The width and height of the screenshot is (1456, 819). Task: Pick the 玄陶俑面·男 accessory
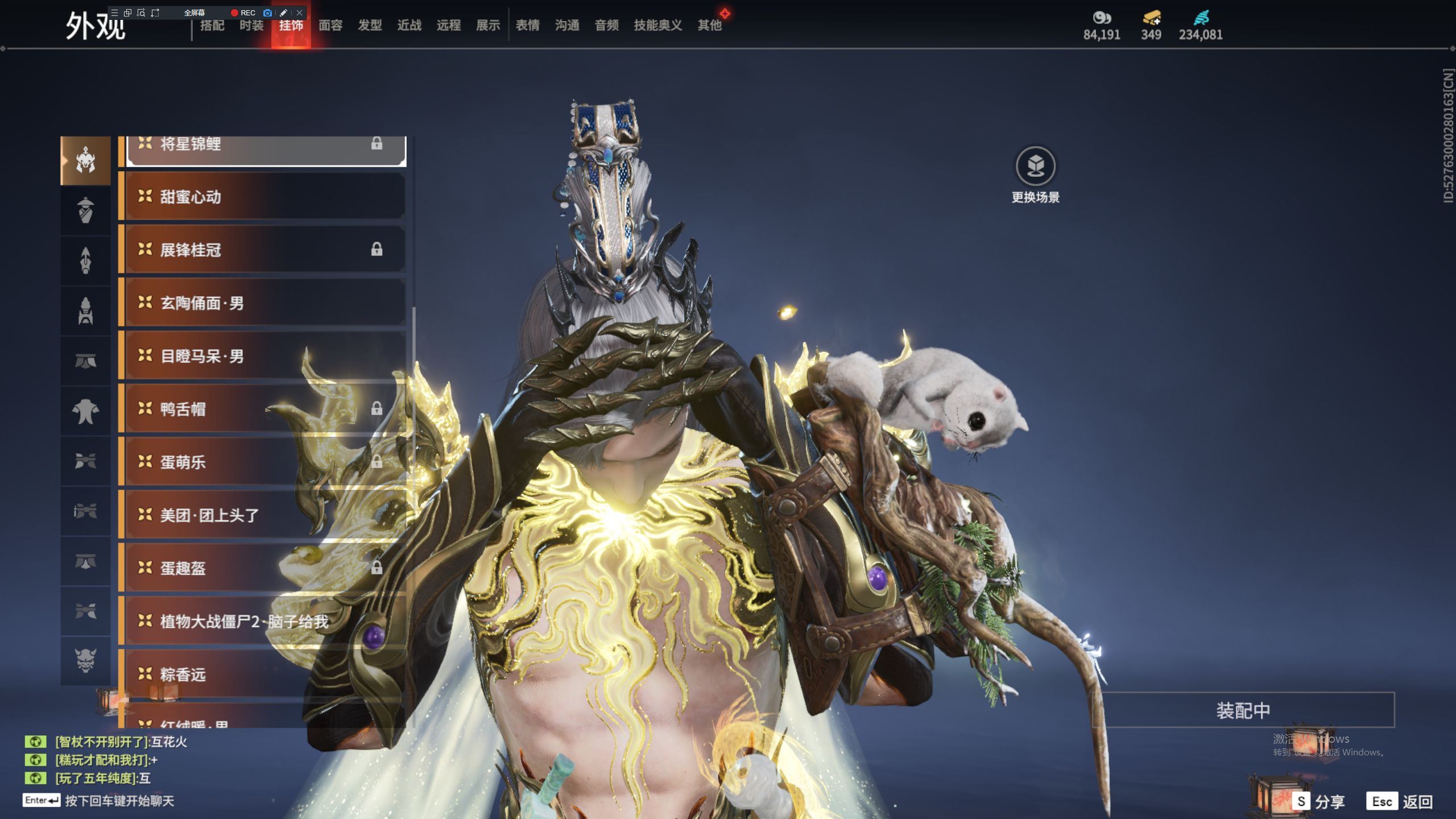(264, 303)
